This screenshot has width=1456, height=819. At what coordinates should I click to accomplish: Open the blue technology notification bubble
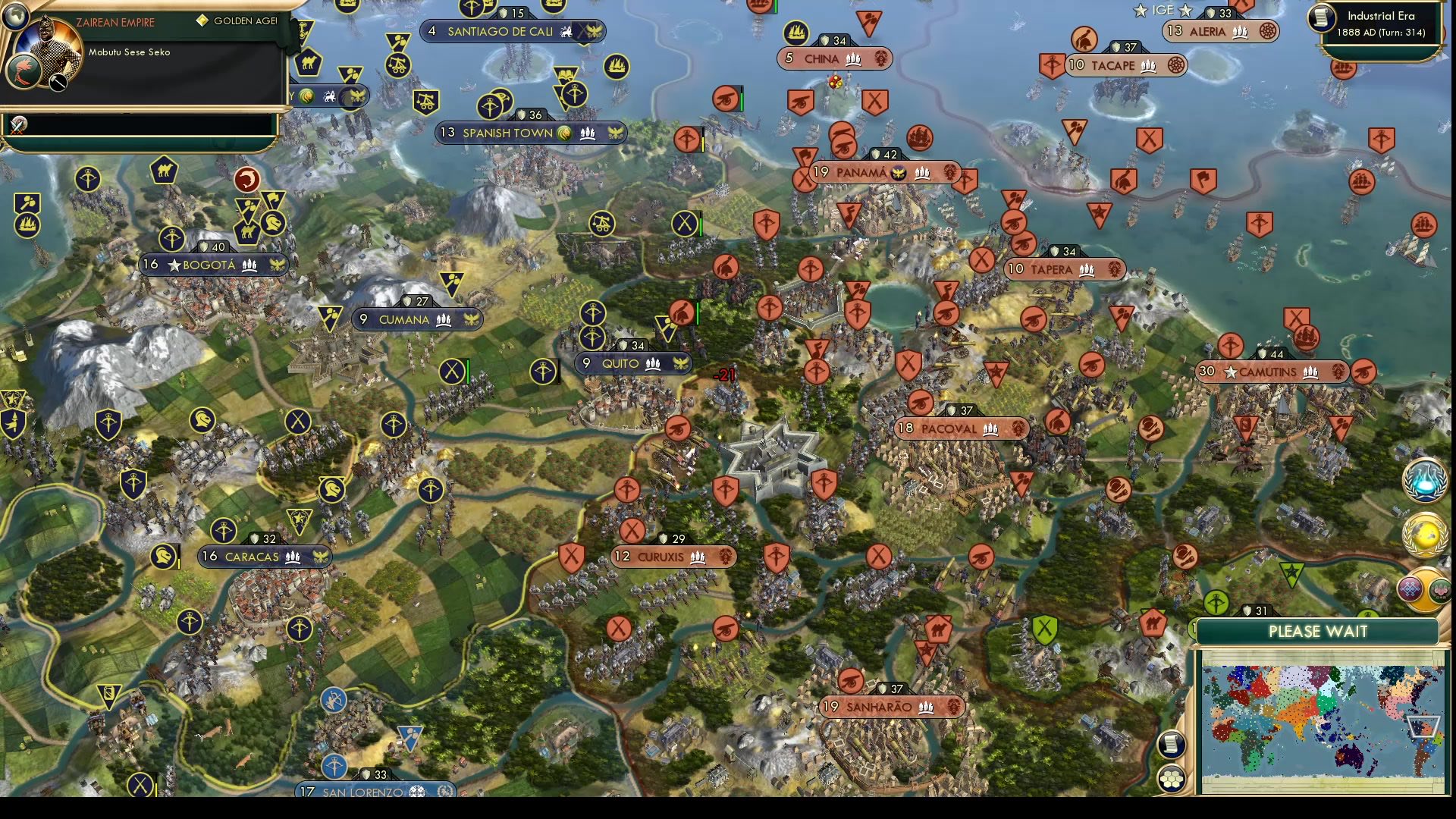[x=1424, y=482]
